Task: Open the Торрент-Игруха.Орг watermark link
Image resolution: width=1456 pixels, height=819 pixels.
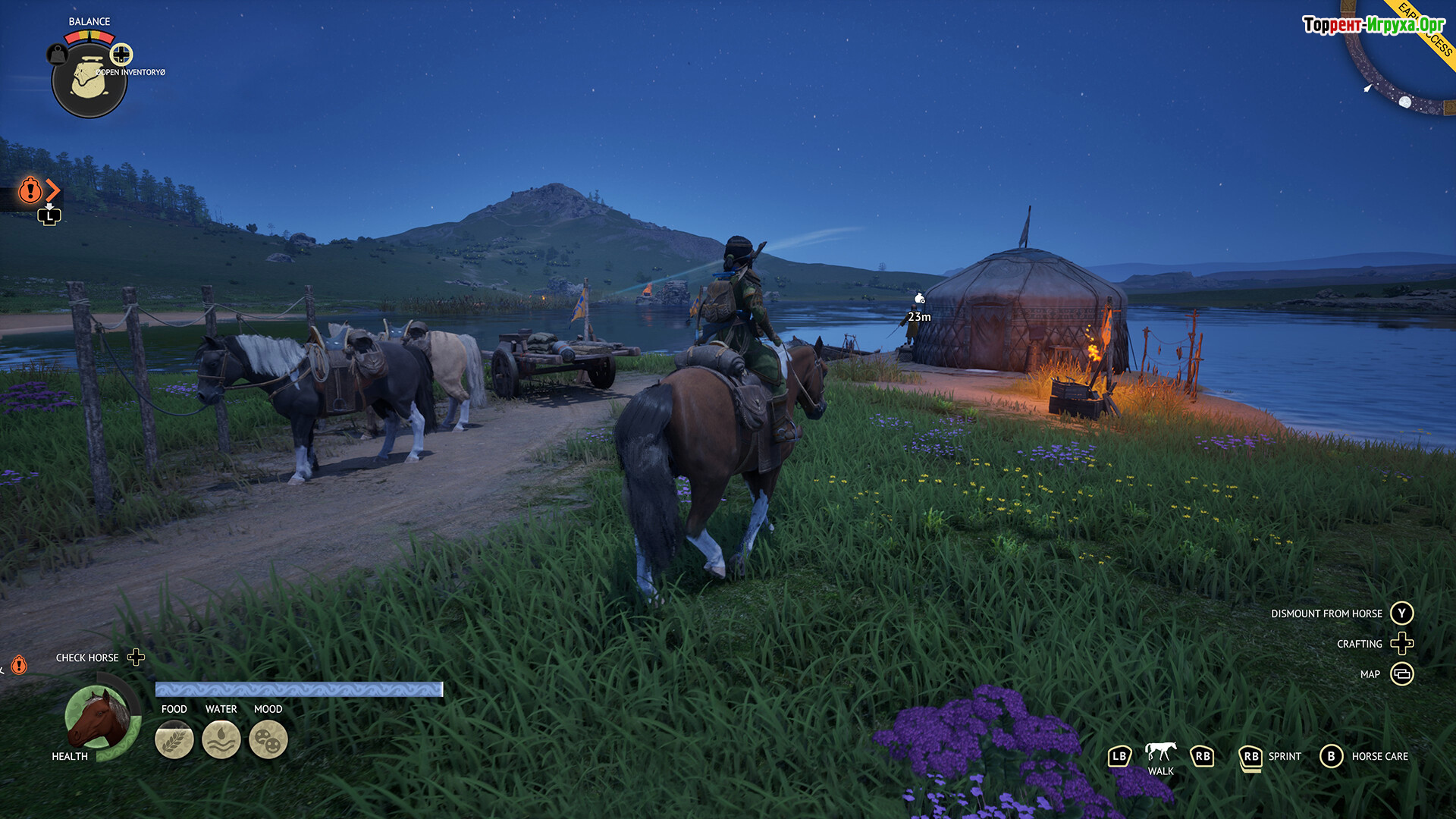Action: click(x=1373, y=25)
